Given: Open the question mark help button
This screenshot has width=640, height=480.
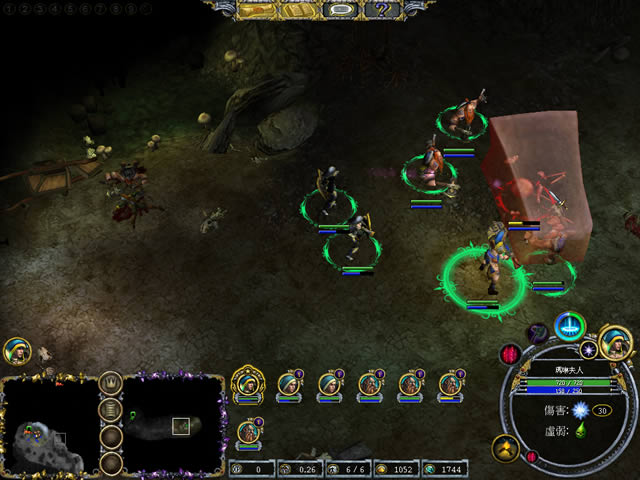Looking at the screenshot, I should (383, 10).
